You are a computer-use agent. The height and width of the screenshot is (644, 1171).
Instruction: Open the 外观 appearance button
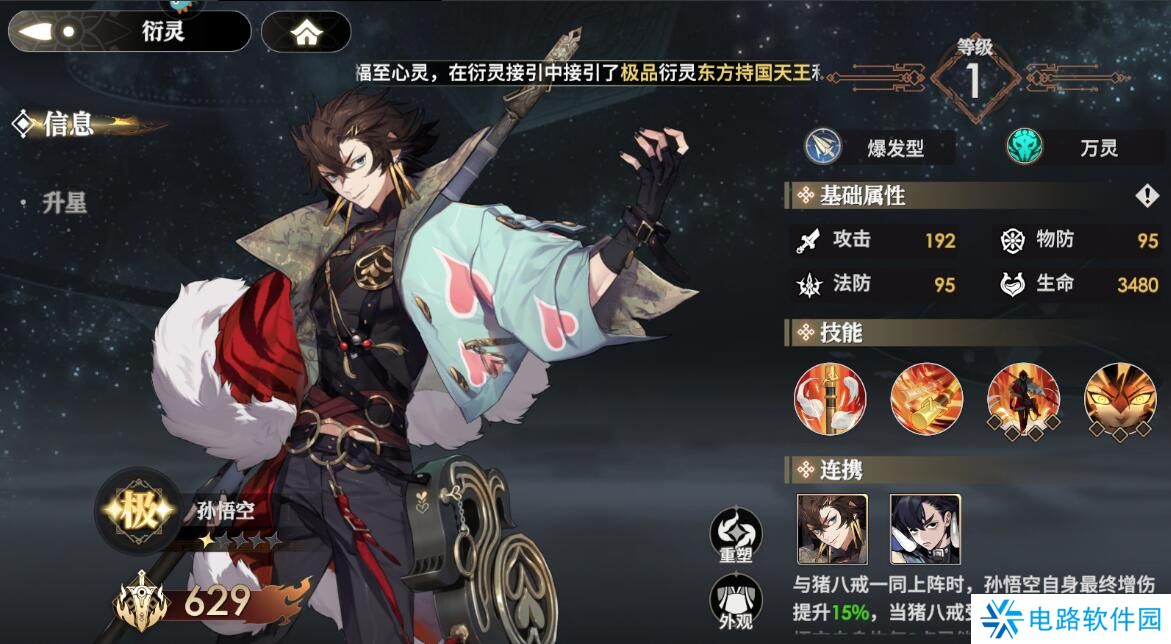point(735,602)
